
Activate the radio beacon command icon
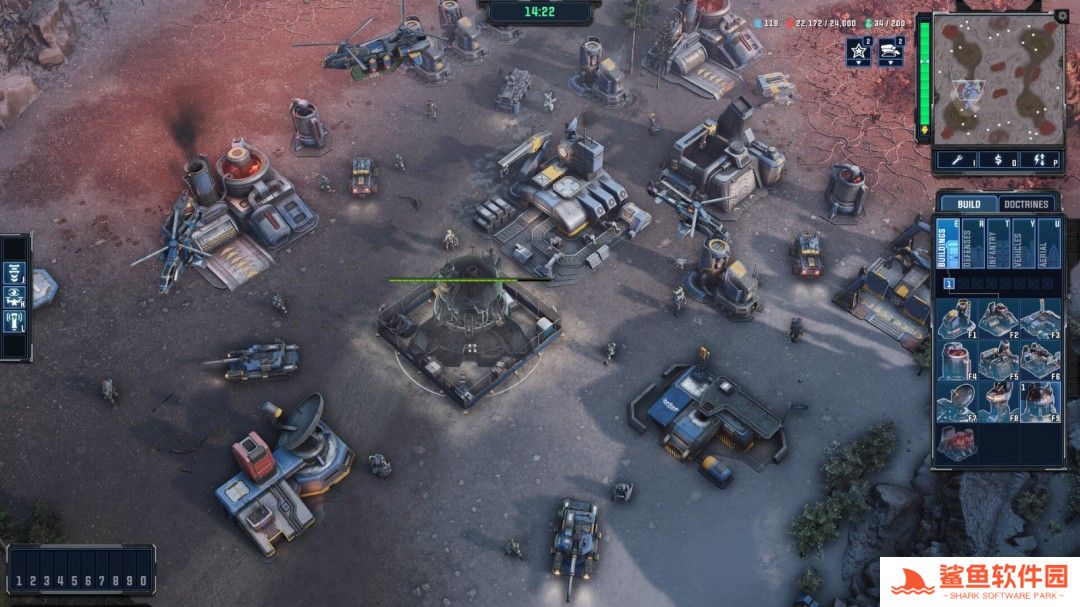click(15, 322)
